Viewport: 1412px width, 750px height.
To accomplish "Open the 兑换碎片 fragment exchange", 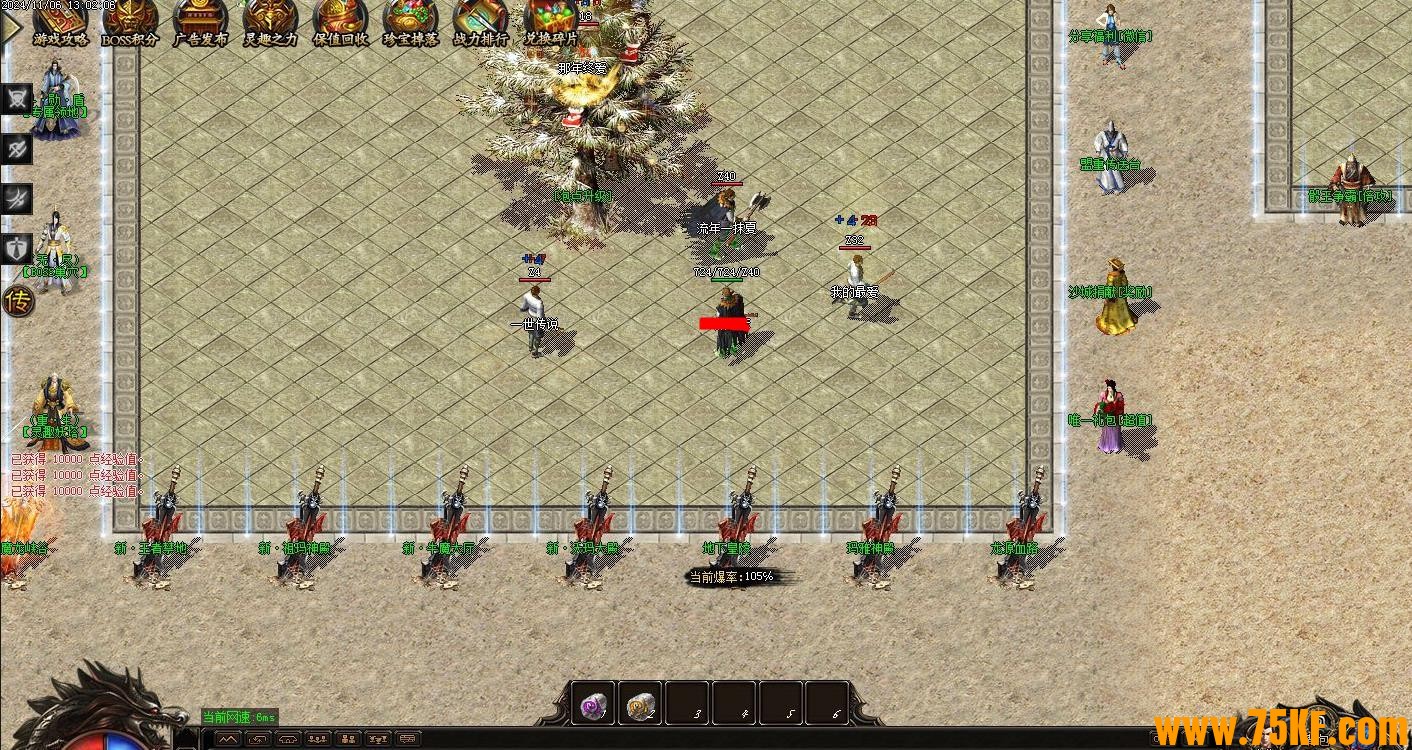I will click(551, 24).
